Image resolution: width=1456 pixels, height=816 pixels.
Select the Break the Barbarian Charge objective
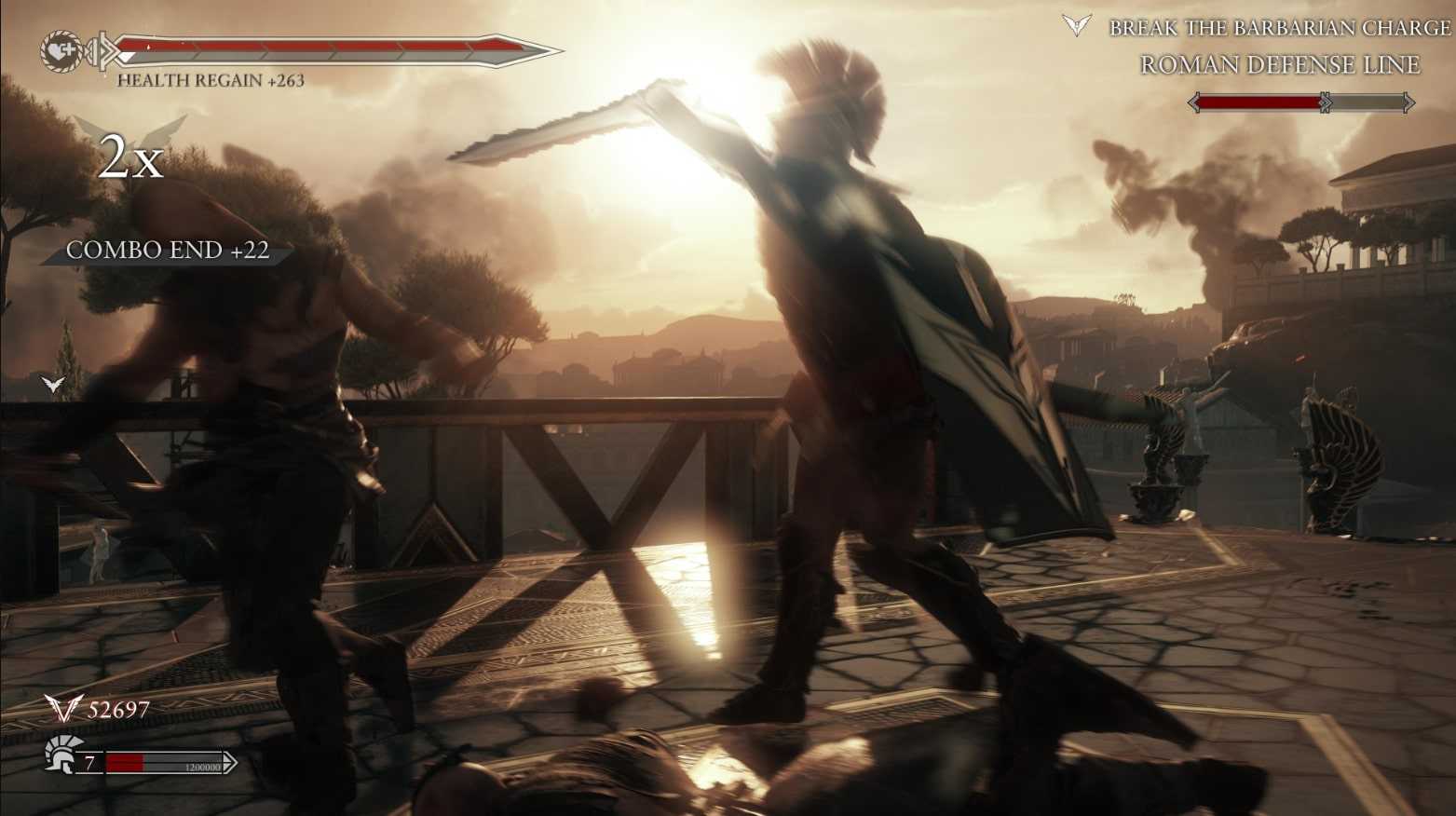pos(1279,28)
